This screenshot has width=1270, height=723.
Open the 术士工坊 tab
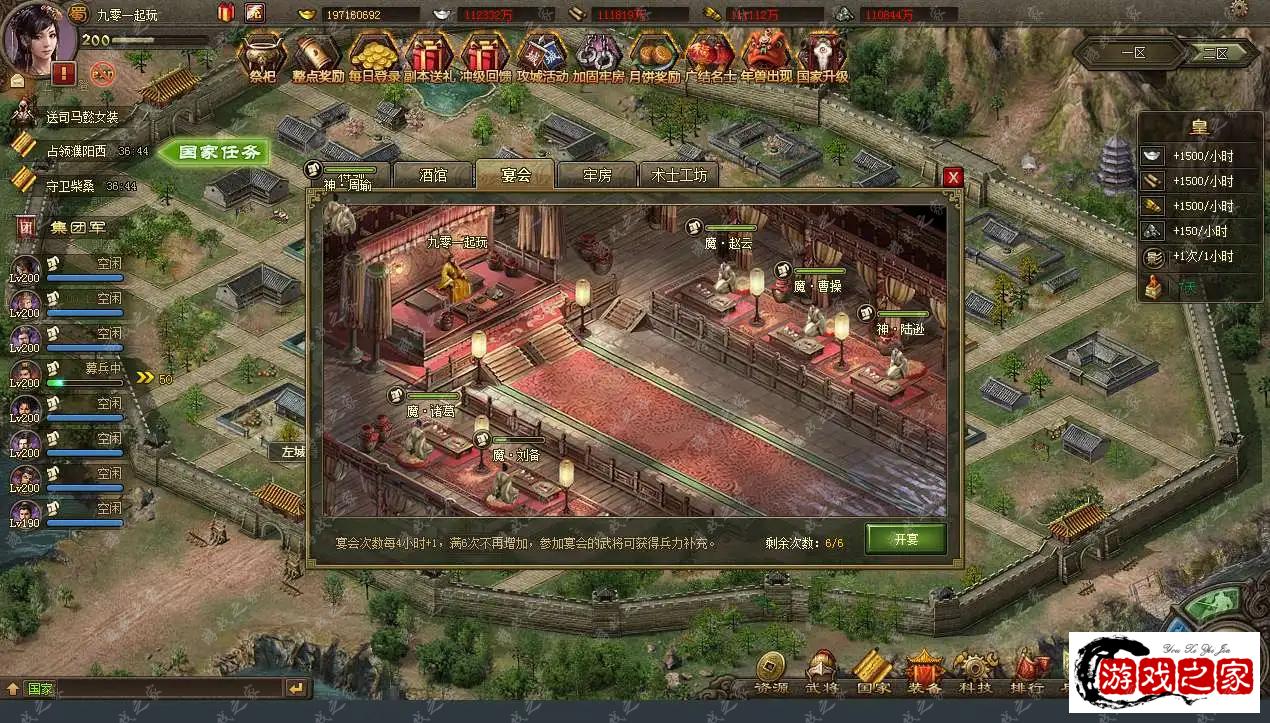[679, 175]
